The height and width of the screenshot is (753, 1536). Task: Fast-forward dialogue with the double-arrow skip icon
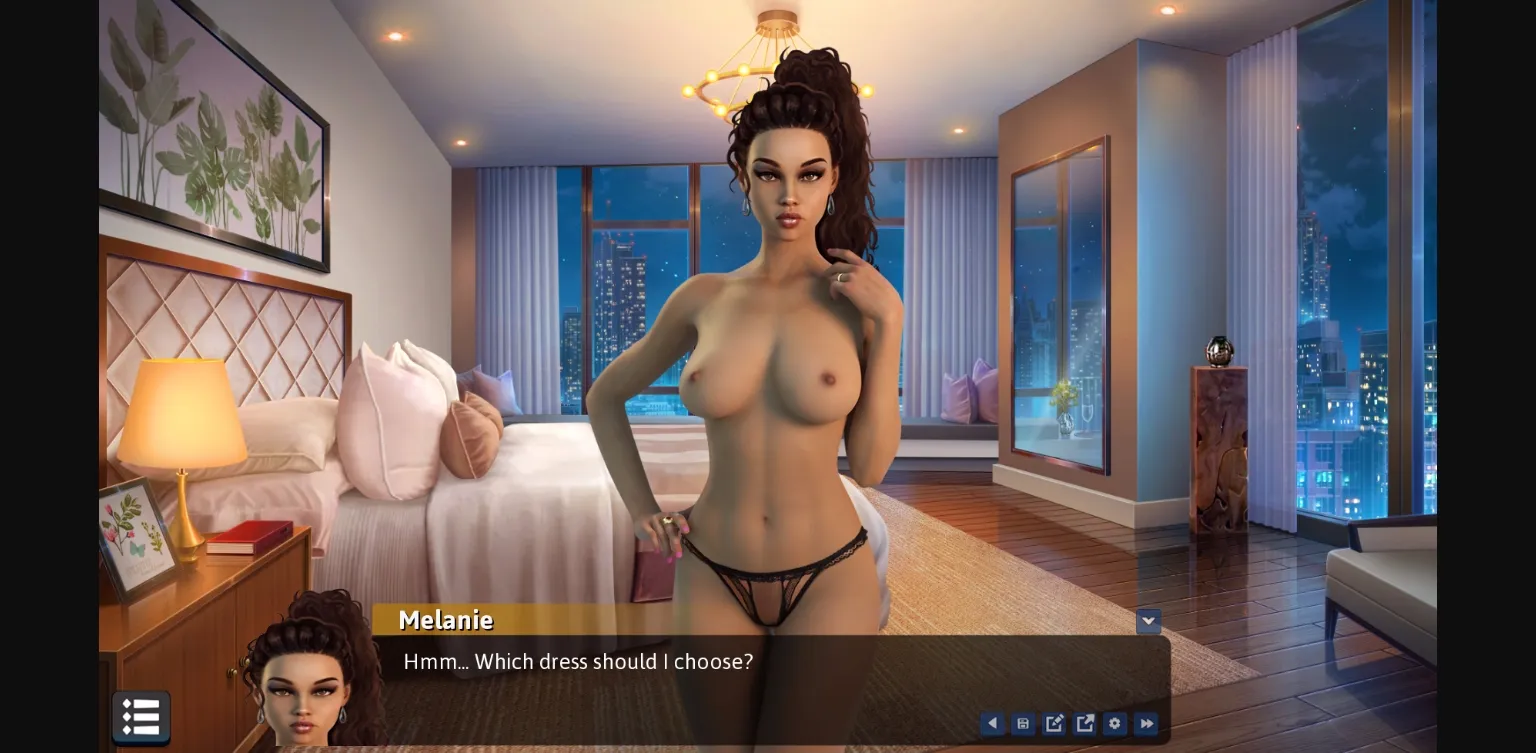[1146, 723]
